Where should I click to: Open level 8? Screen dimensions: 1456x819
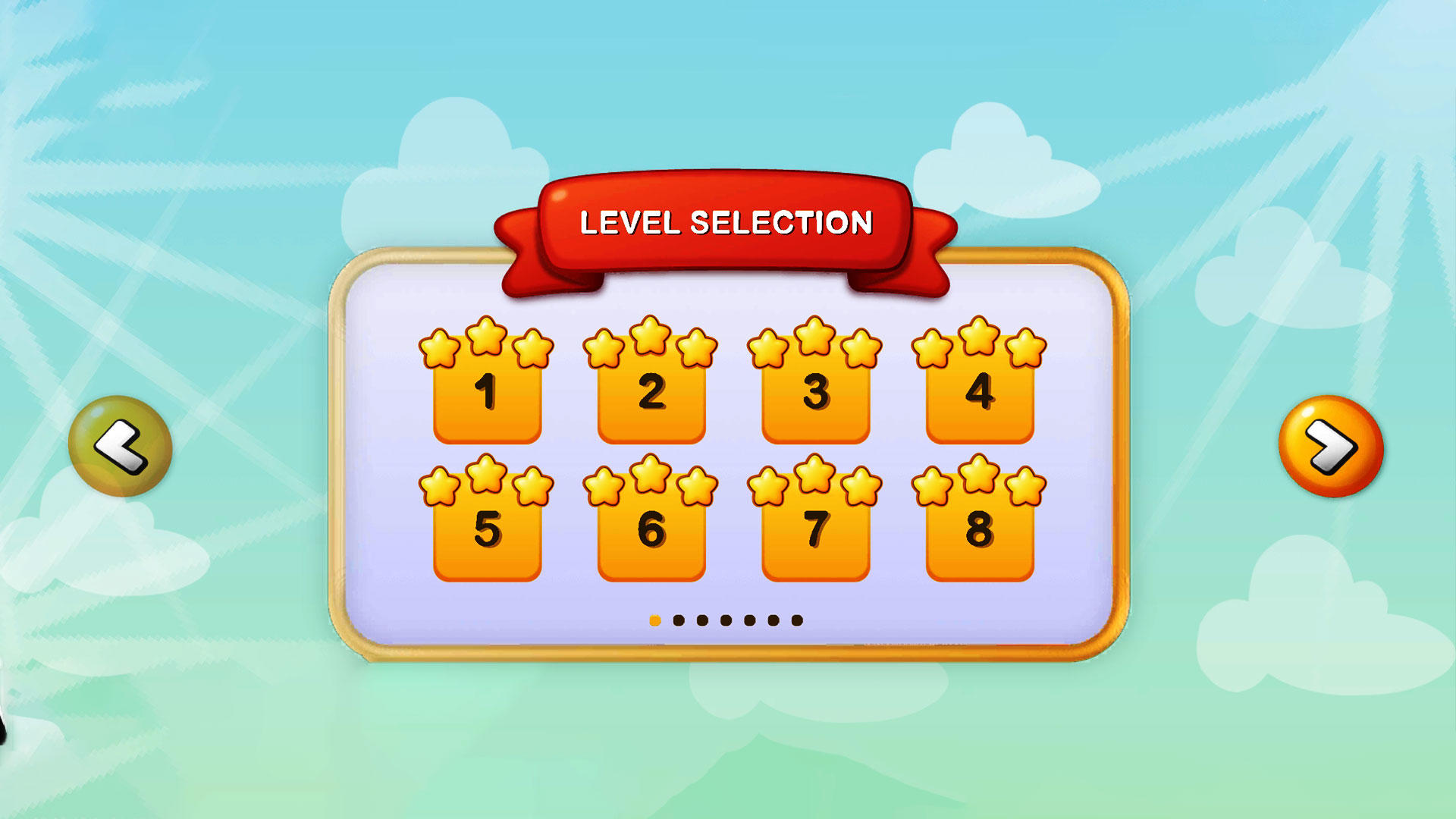tap(978, 538)
